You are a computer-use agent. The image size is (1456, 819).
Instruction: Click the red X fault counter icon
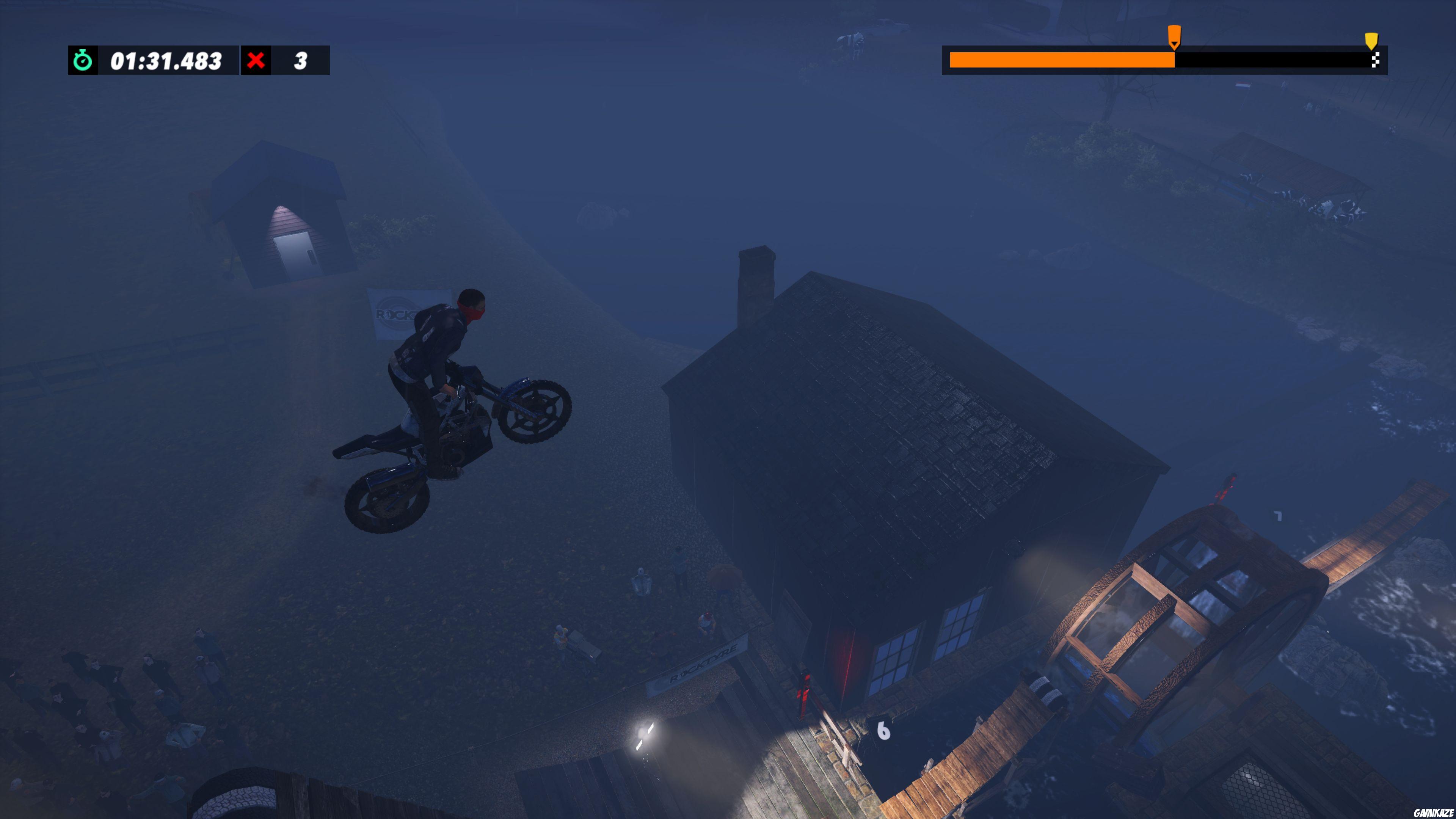(258, 61)
